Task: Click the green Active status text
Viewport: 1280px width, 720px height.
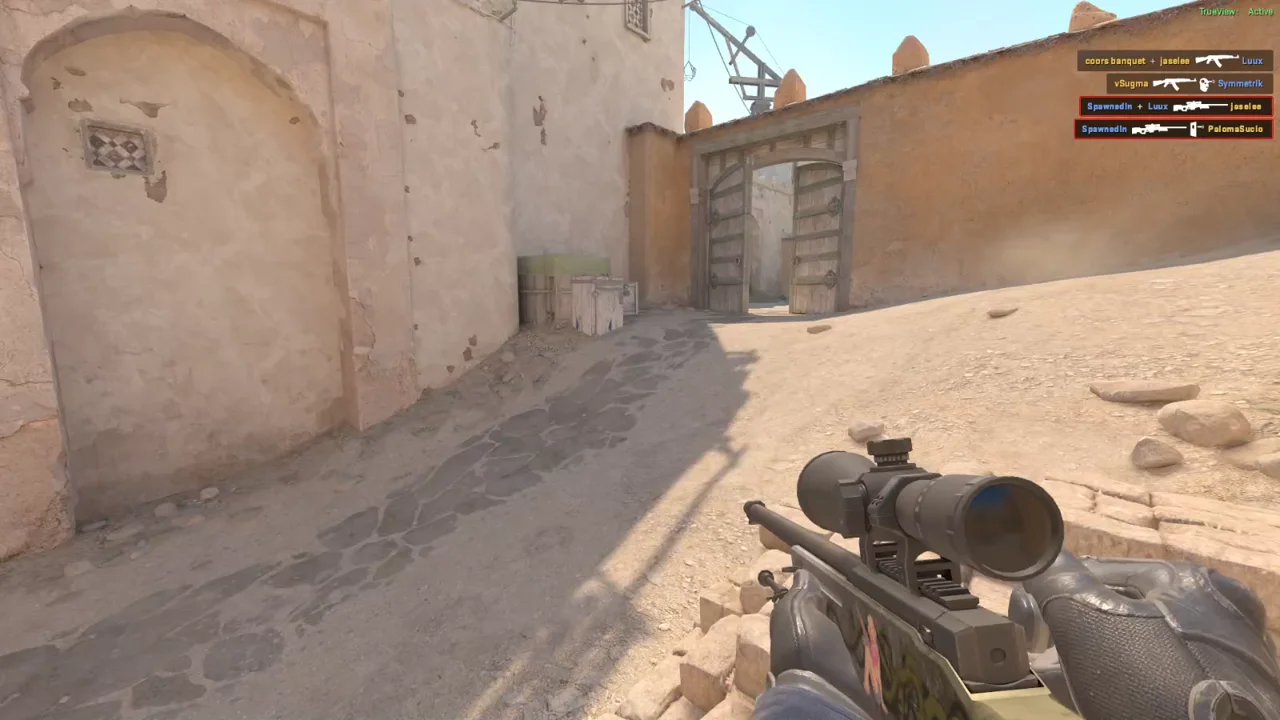Action: point(1260,11)
